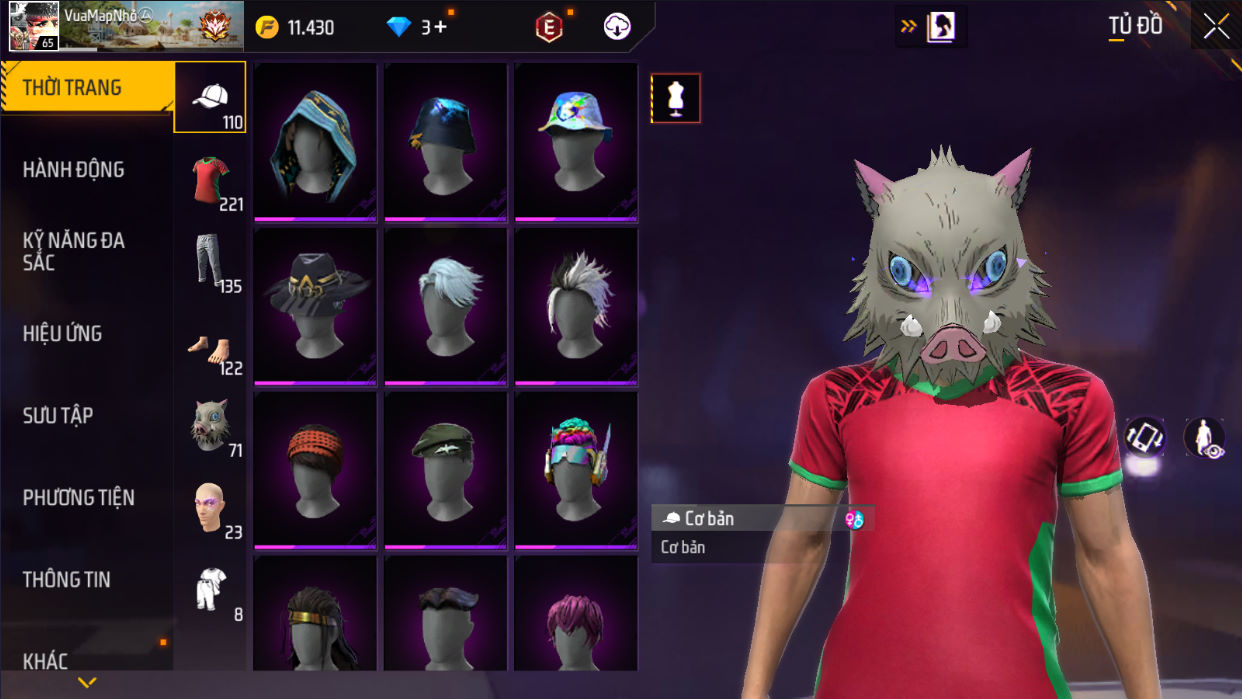Screen dimensions: 1242x699
Task: Select the teal hooded headwear item
Action: pyautogui.click(x=315, y=141)
